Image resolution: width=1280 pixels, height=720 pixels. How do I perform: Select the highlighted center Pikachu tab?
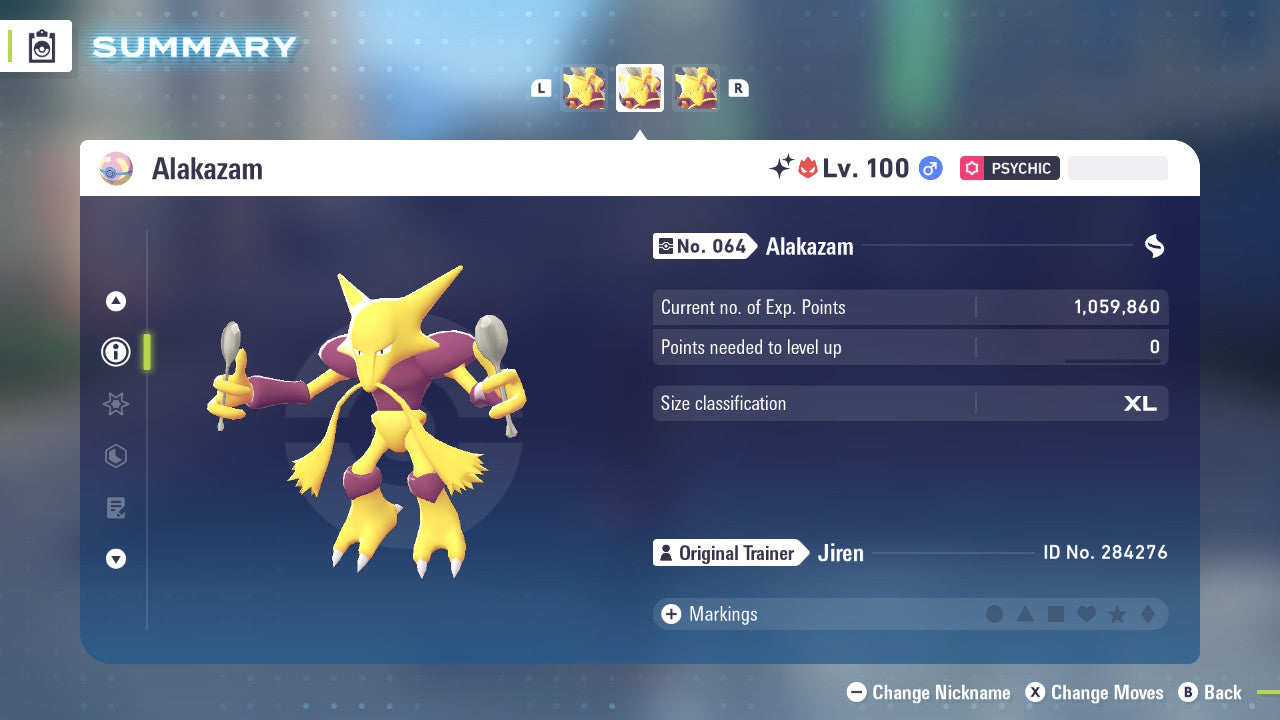tap(639, 87)
